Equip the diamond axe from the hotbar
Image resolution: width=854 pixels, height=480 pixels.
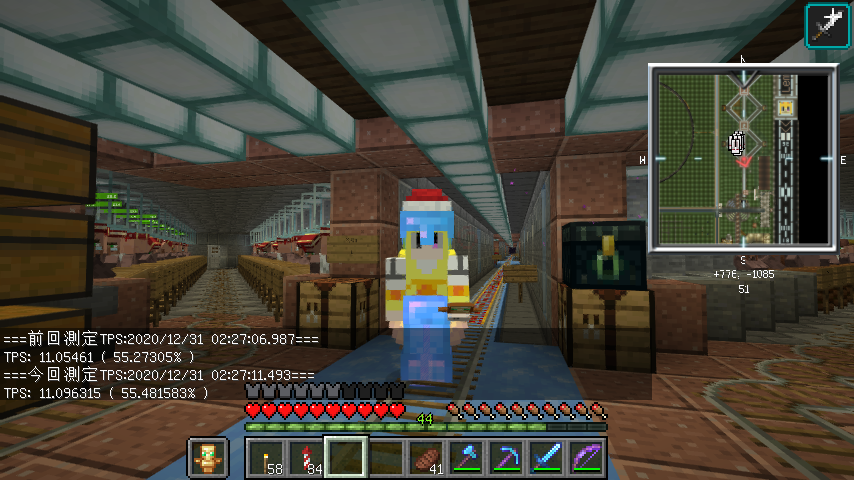(x=467, y=459)
